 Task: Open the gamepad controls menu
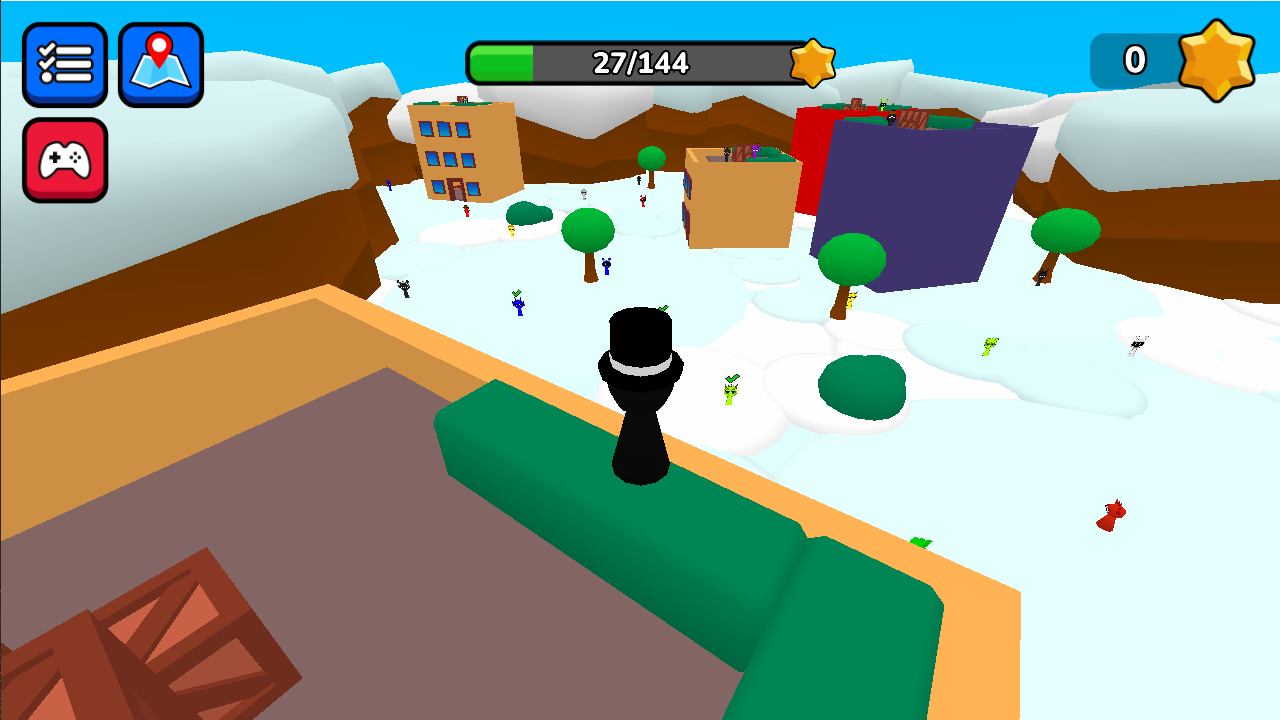(65, 160)
